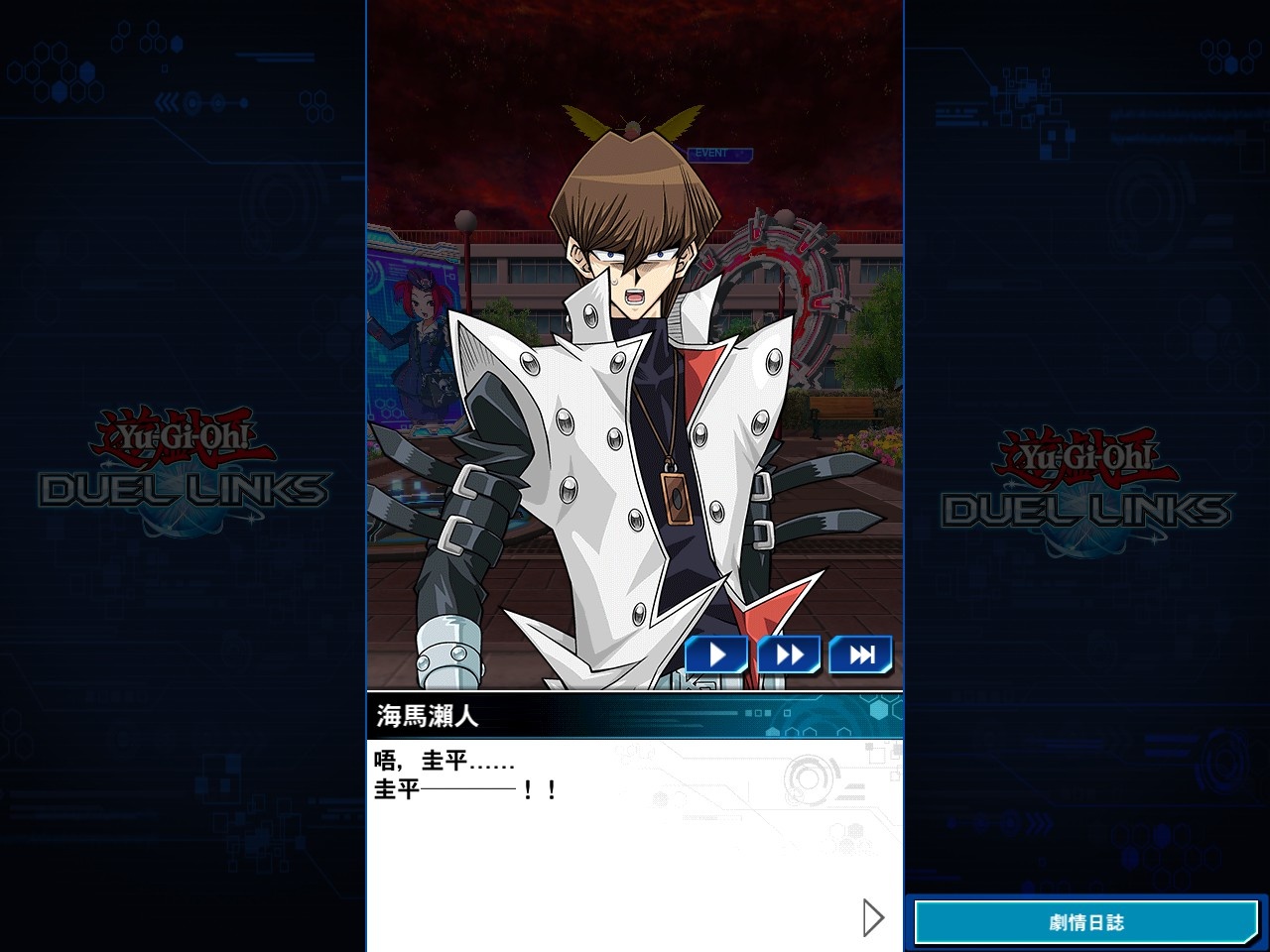The image size is (1270, 952).
Task: Fast-forward the story dialogue
Action: (x=789, y=654)
